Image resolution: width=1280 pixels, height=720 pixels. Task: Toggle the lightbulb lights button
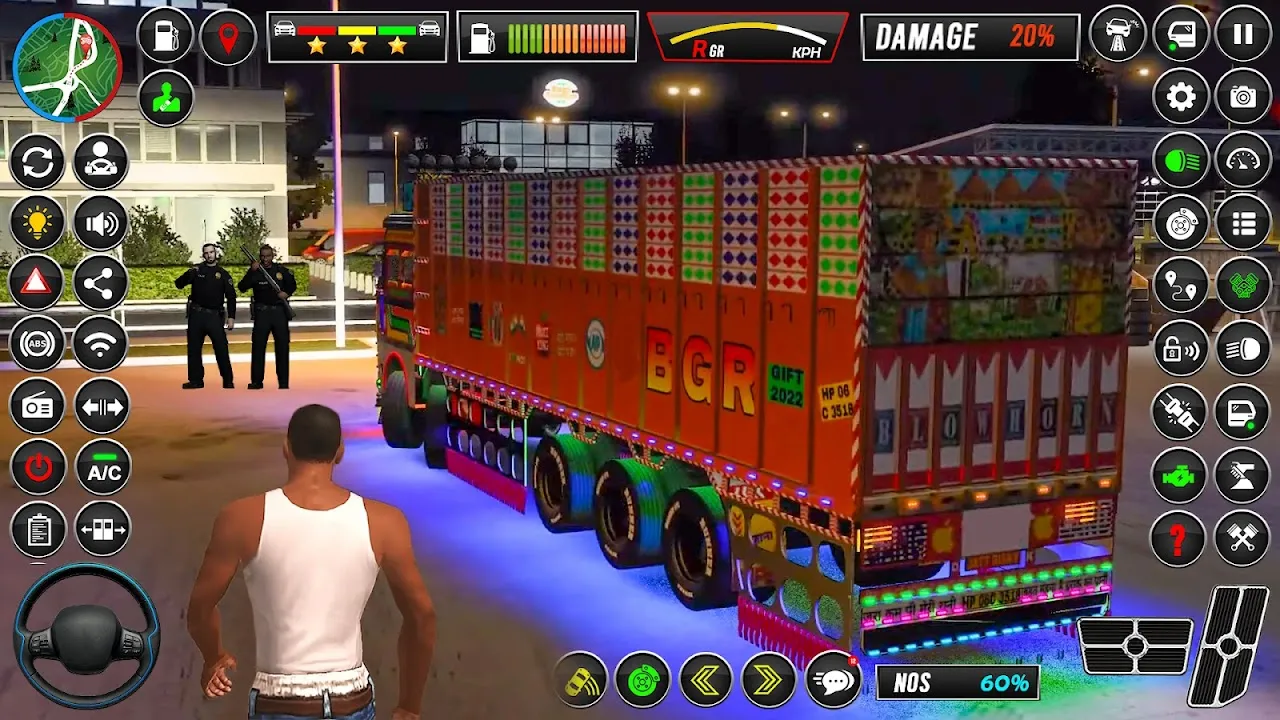pos(38,223)
